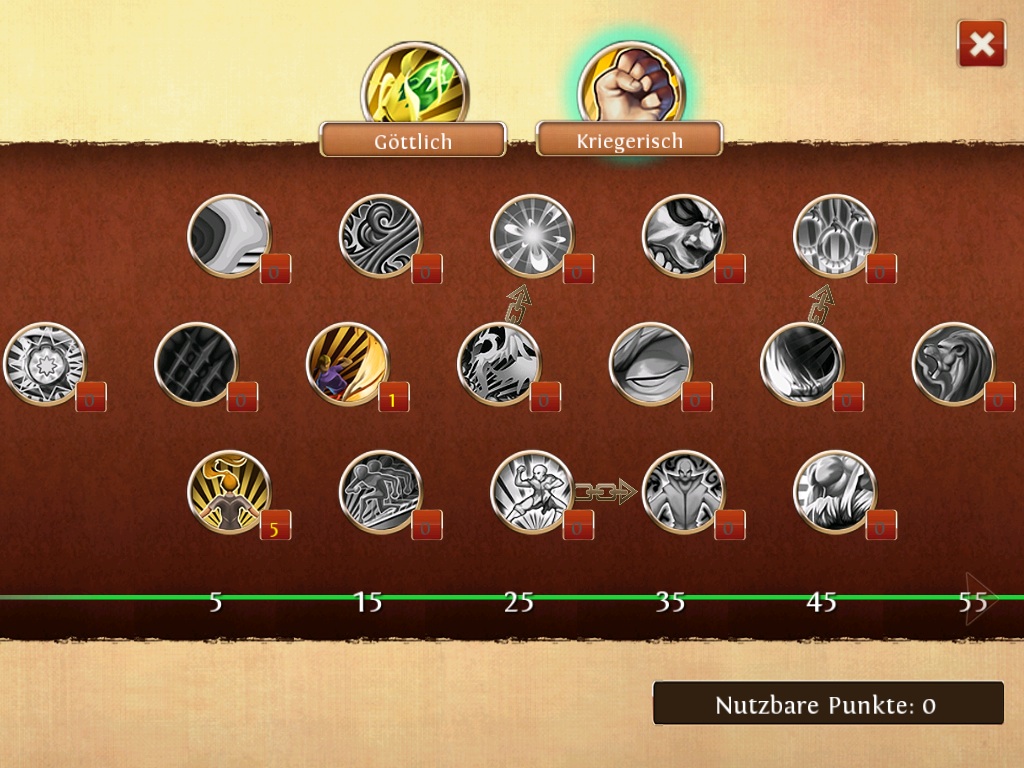Choose the starburst explosion skill

point(532,236)
